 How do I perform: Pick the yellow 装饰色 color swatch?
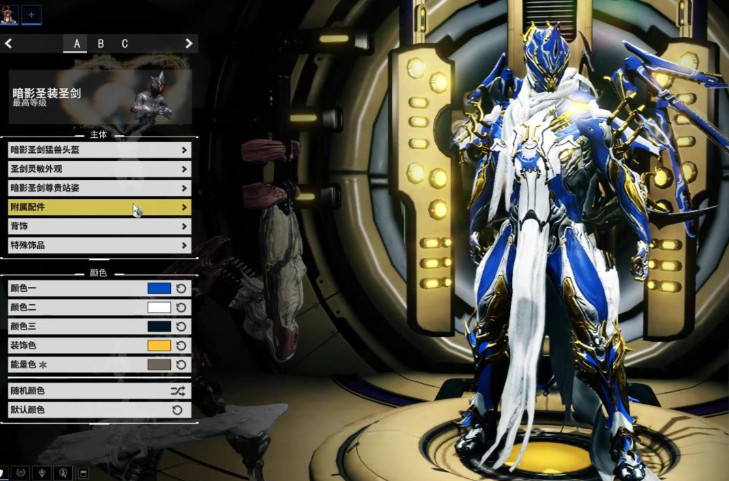click(x=159, y=345)
